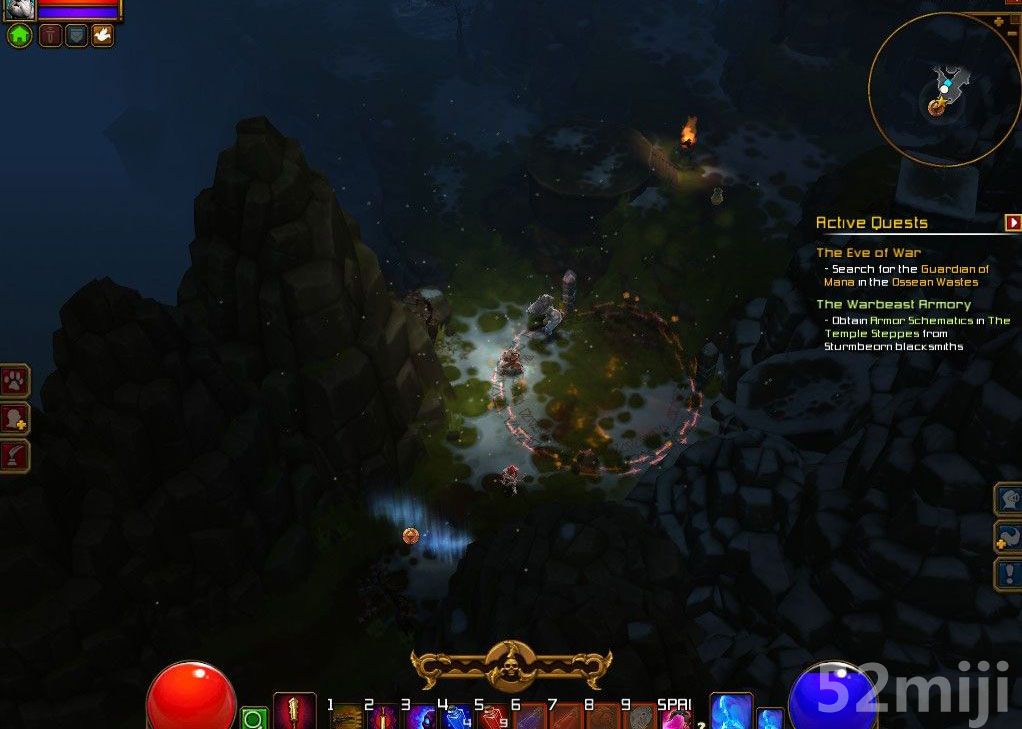Select the pink skill in SPA slot
This screenshot has width=1022, height=729.
(x=677, y=717)
